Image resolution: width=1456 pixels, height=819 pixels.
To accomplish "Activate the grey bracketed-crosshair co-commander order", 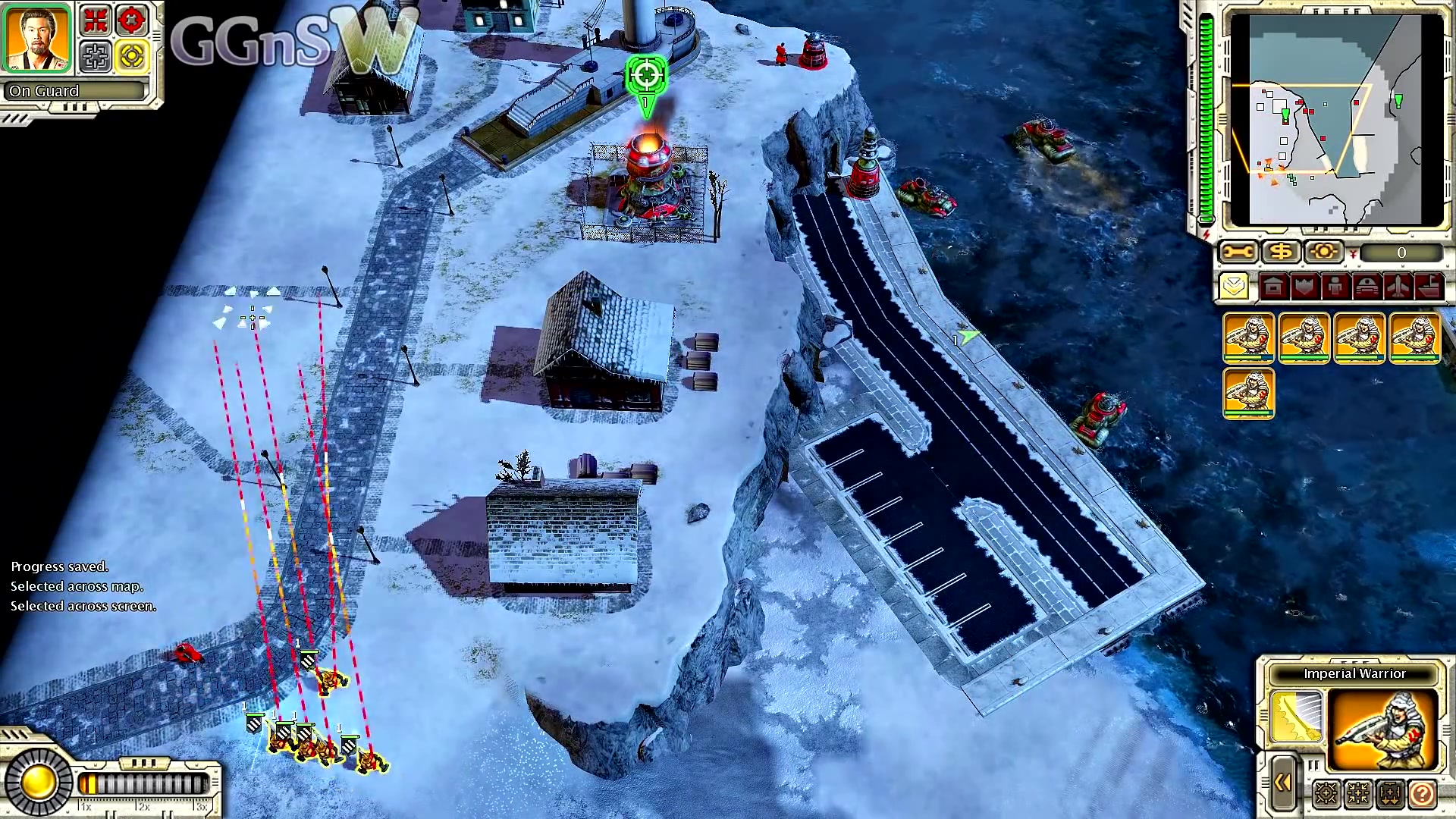I will click(96, 56).
